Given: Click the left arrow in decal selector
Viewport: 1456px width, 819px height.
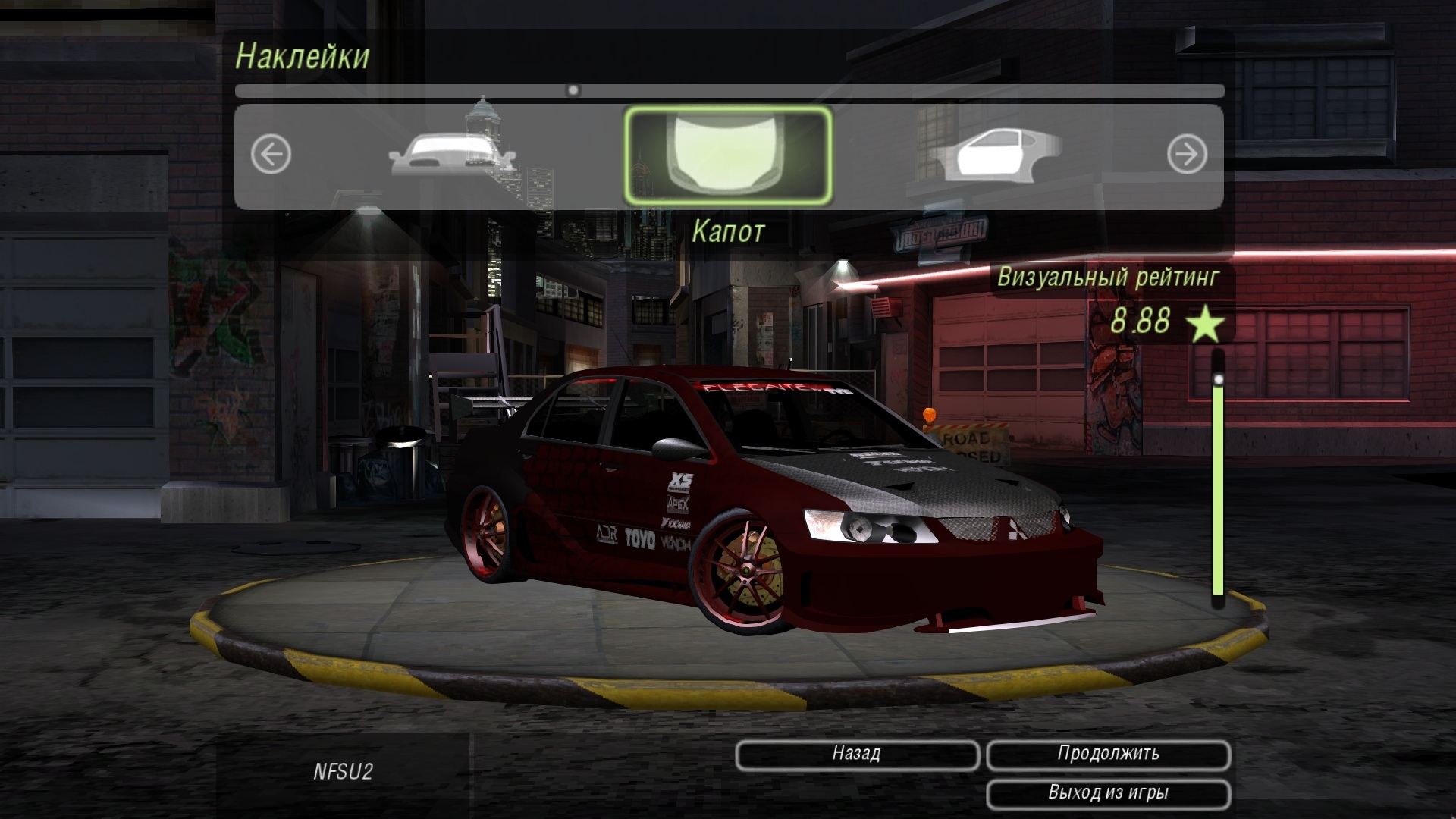Looking at the screenshot, I should [271, 155].
